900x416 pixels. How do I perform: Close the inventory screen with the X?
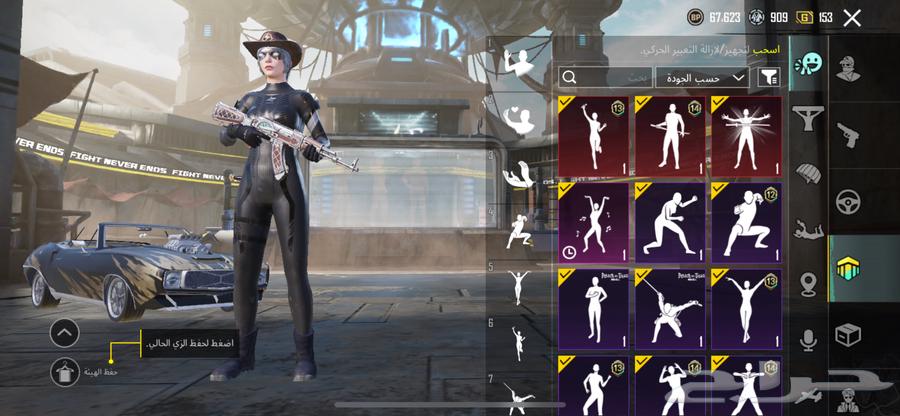click(x=852, y=17)
